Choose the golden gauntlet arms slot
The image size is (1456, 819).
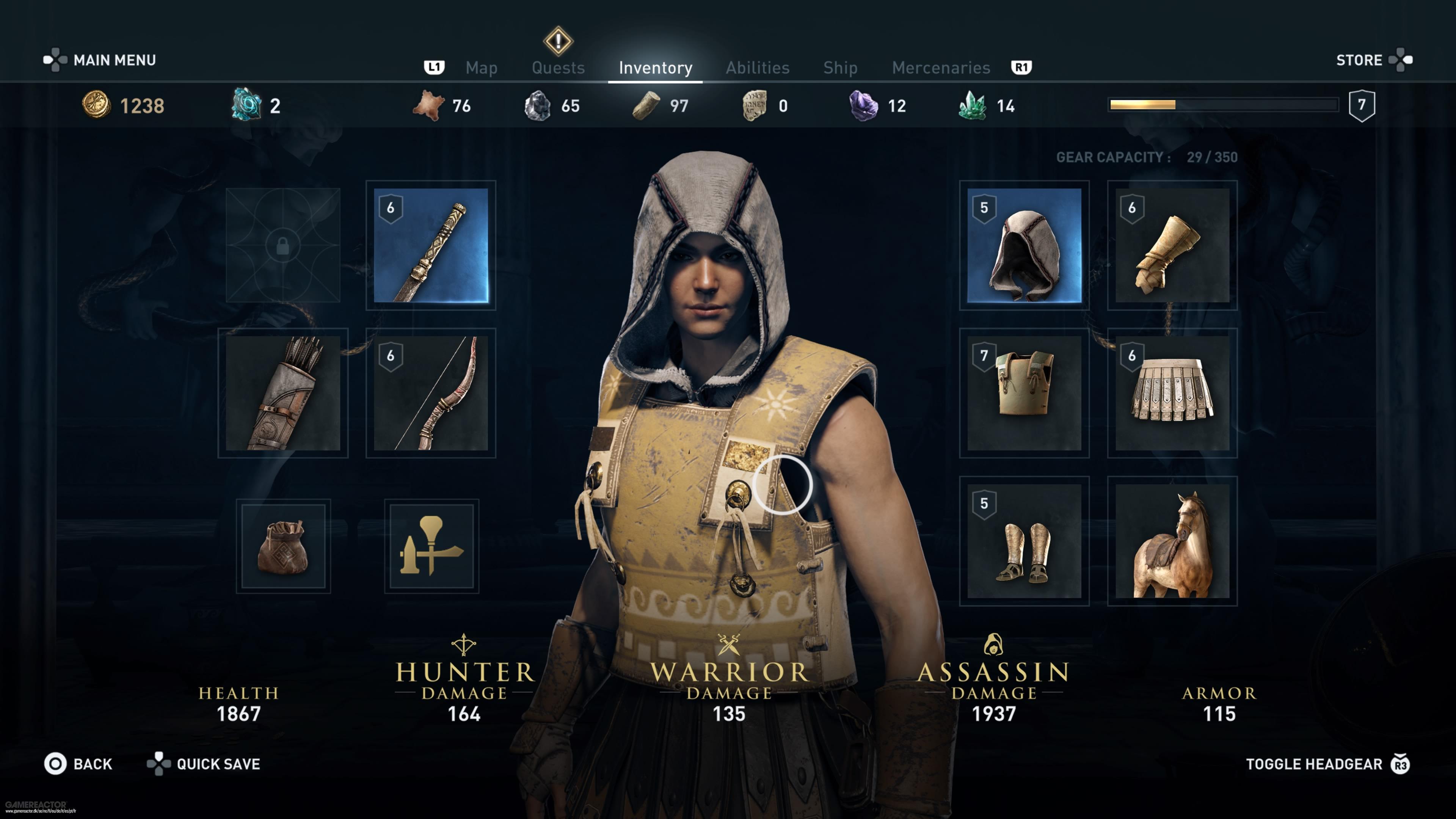(1172, 245)
